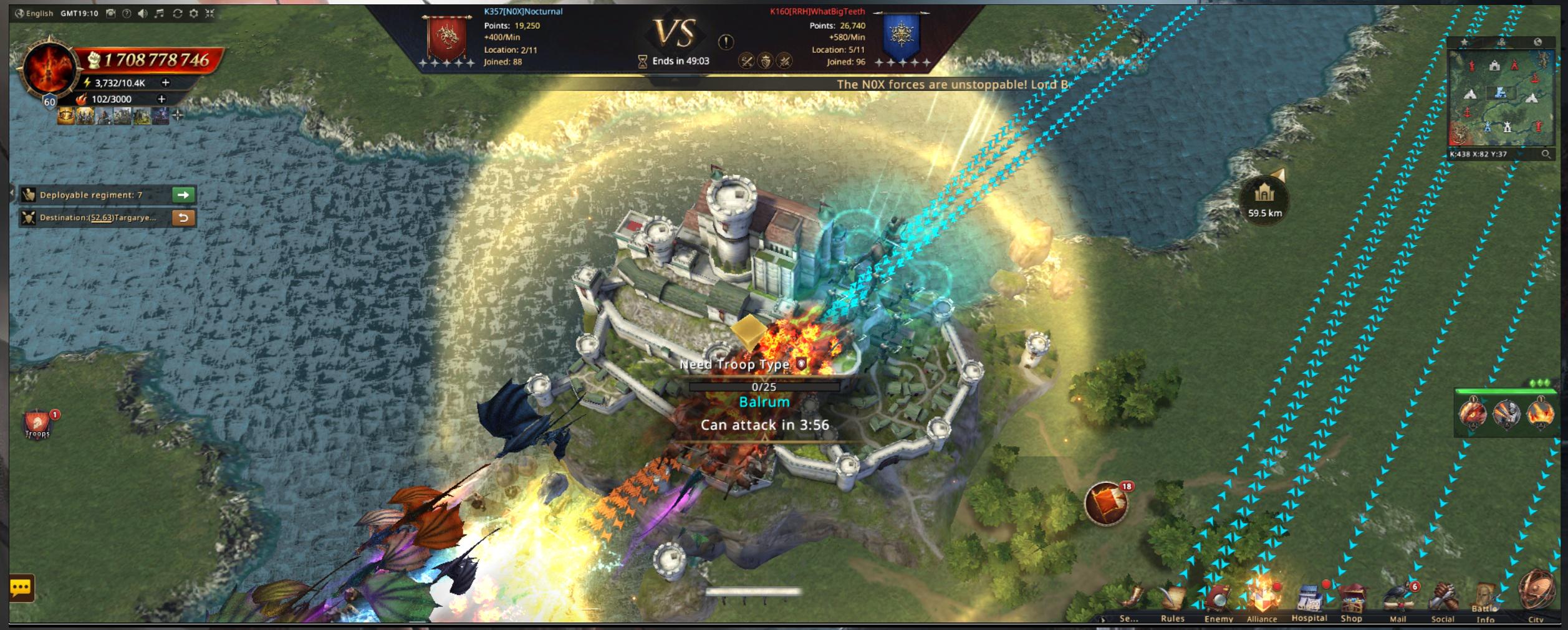
Task: Toggle the sound speaker icon
Action: click(x=143, y=13)
